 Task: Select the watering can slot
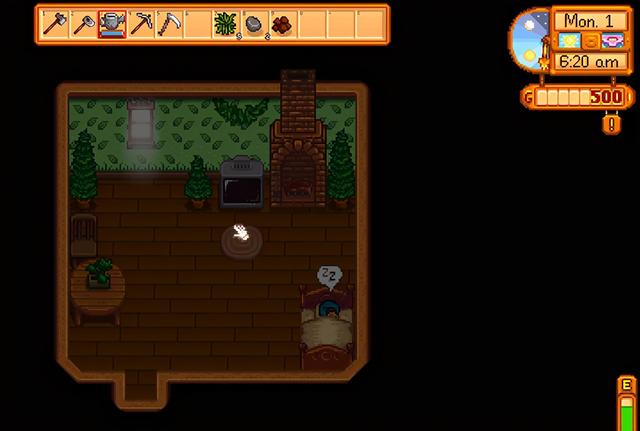[x=112, y=22]
